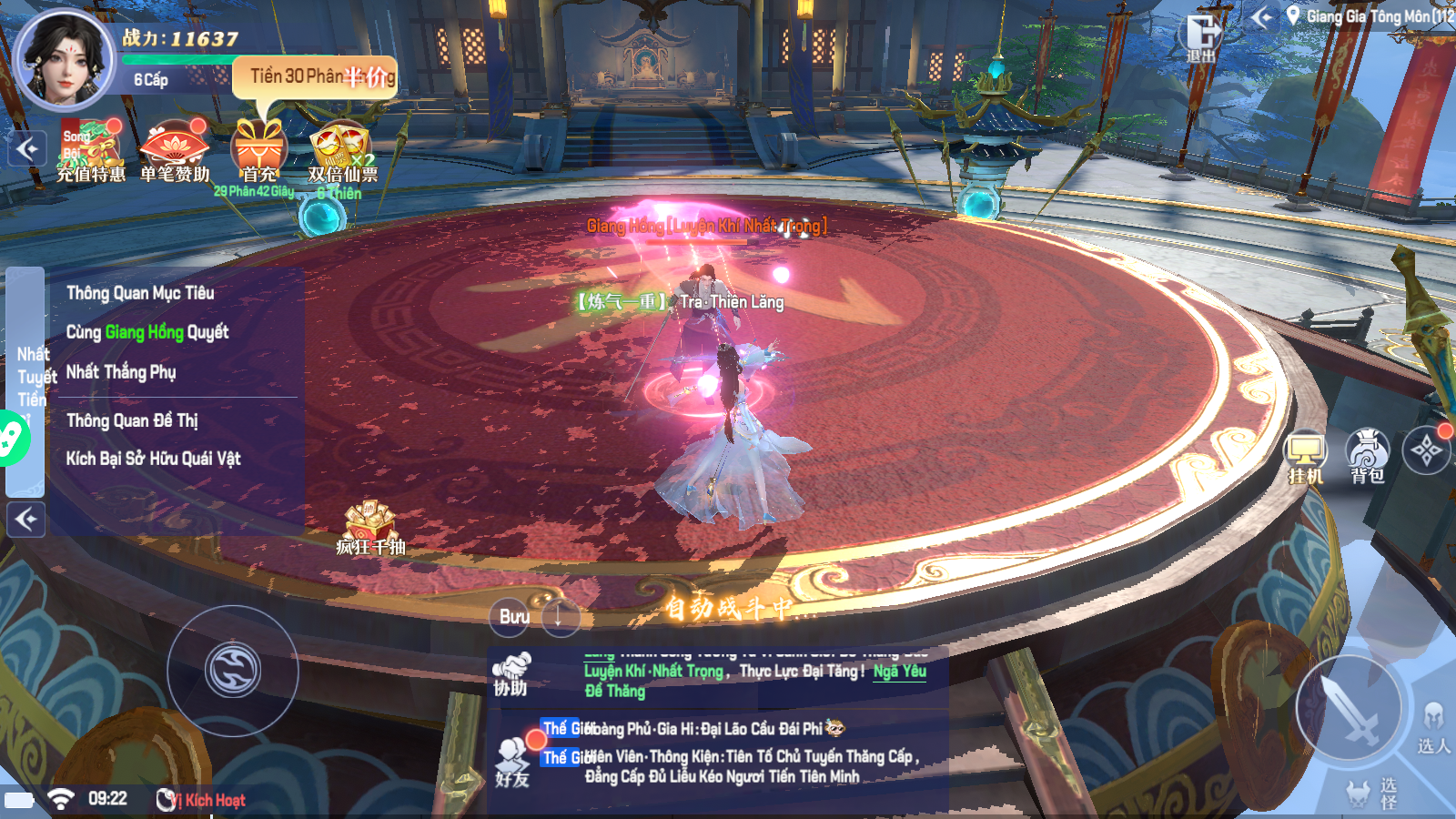
Task: Open the 协助 assist handshake icon
Action: 511,674
